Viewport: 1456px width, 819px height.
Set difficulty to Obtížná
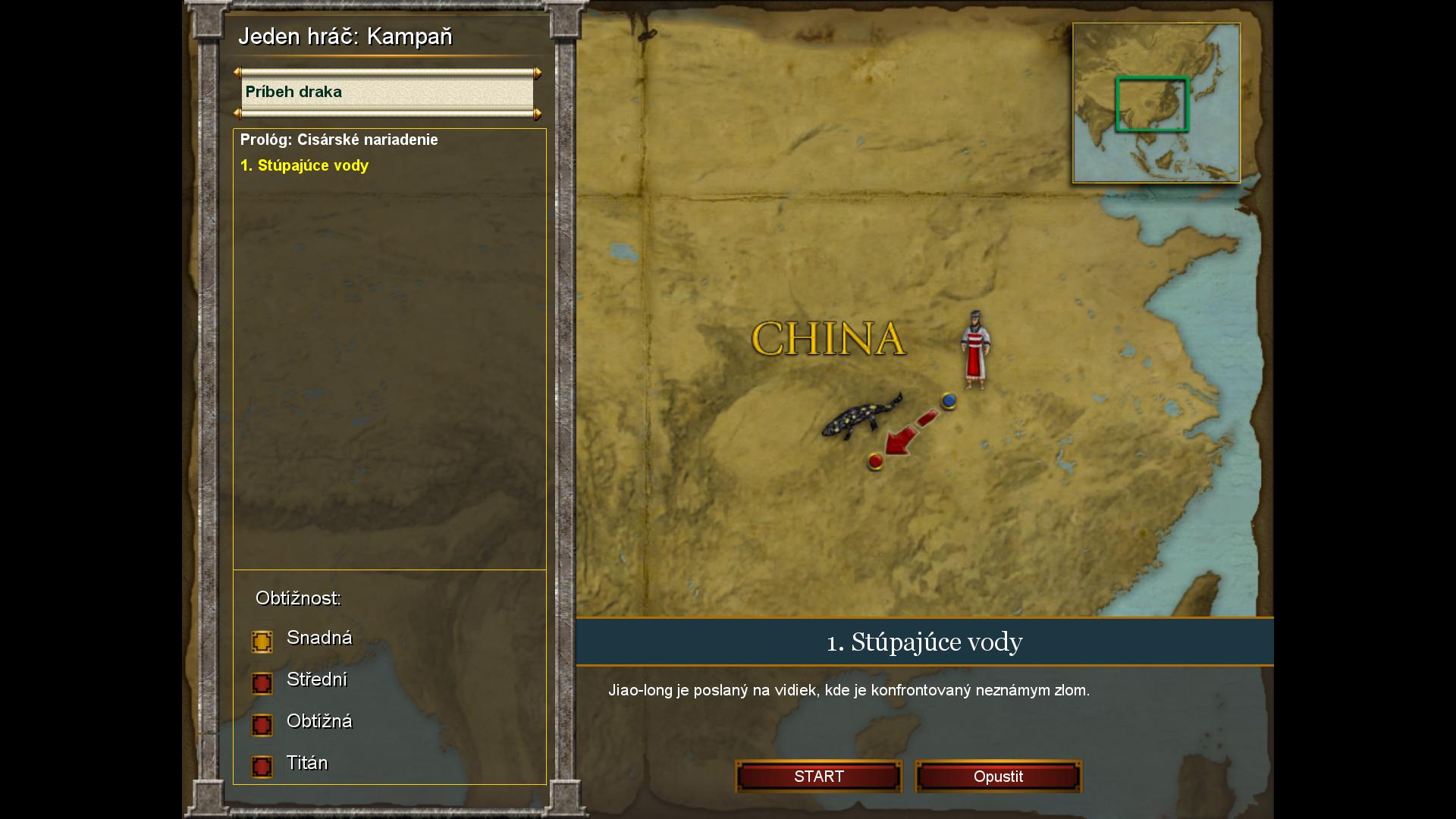tap(262, 725)
